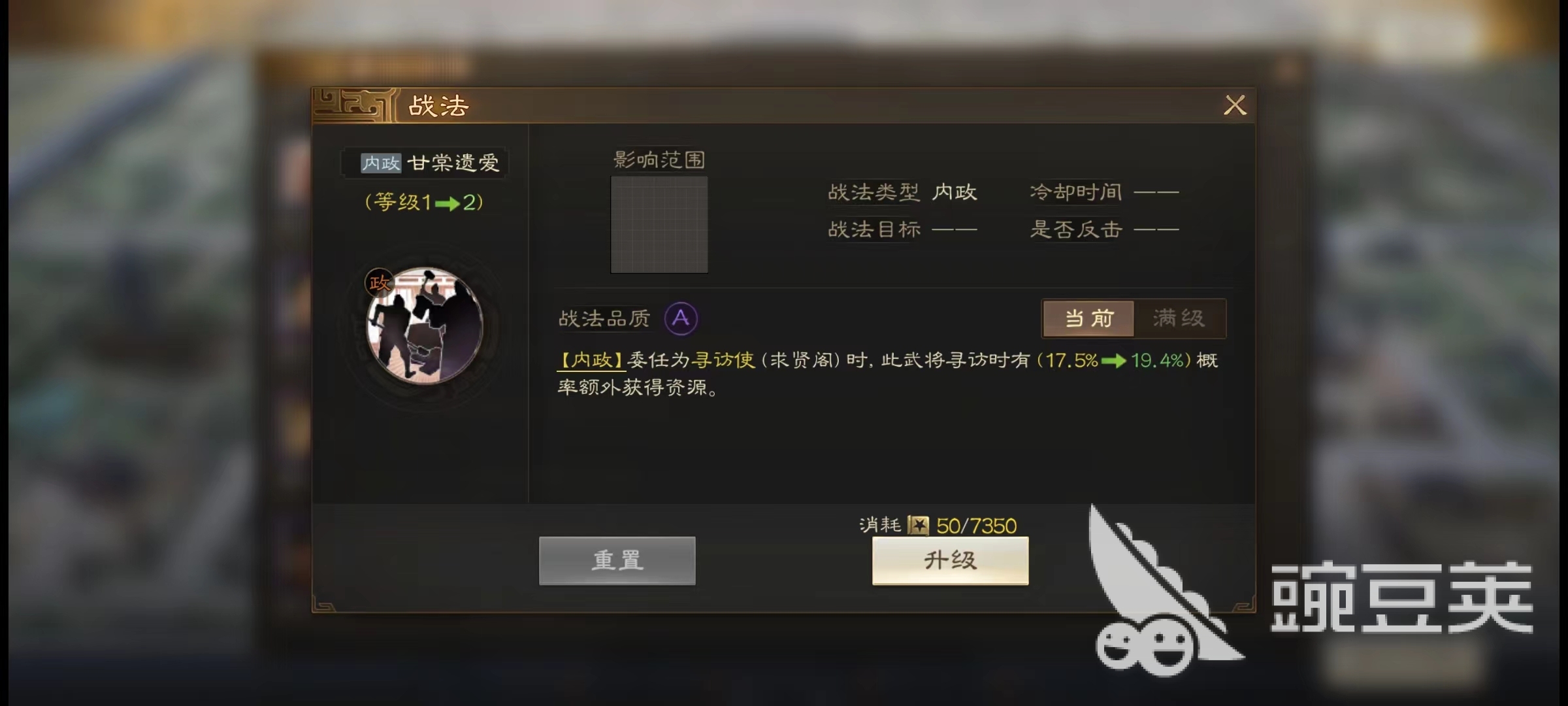
Task: Click the 战法类型 内政 value
Action: click(956, 192)
